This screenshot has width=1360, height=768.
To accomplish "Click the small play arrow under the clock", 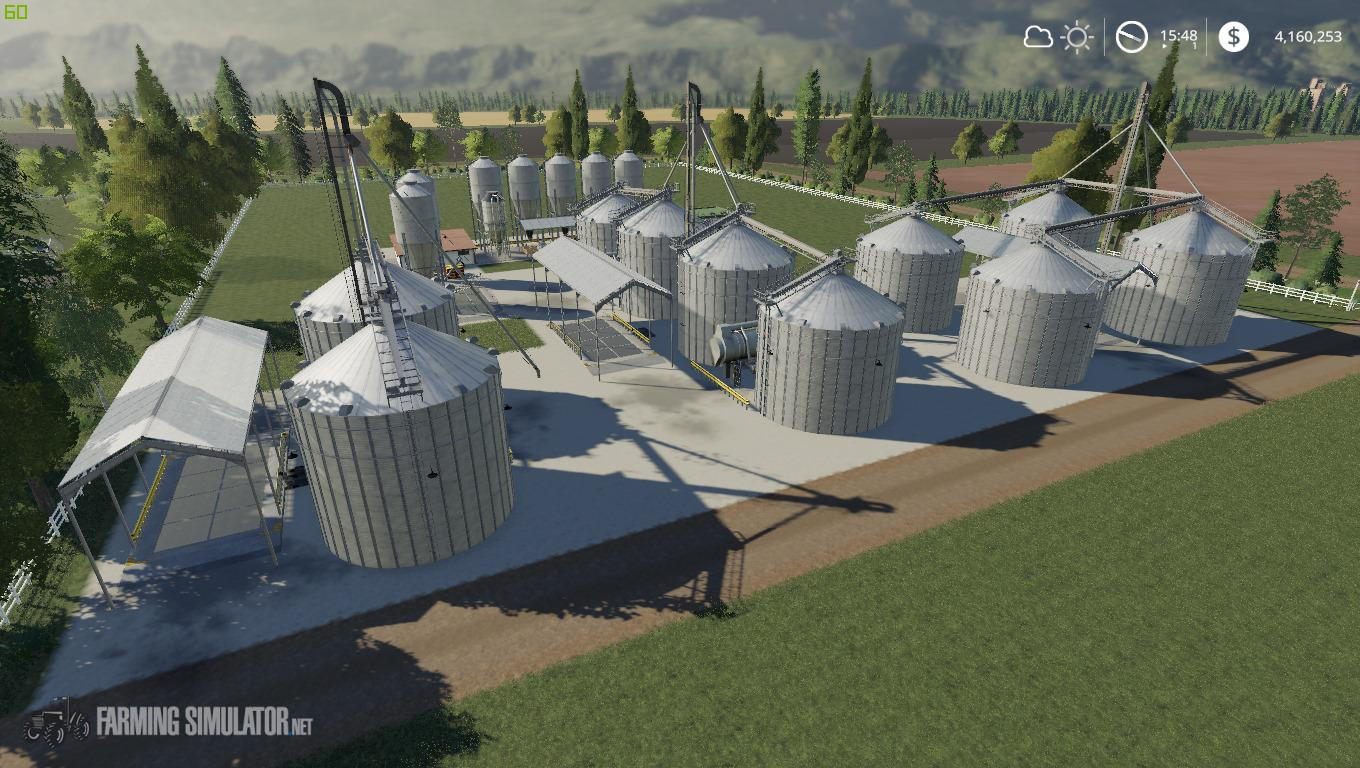I will coord(1164,45).
